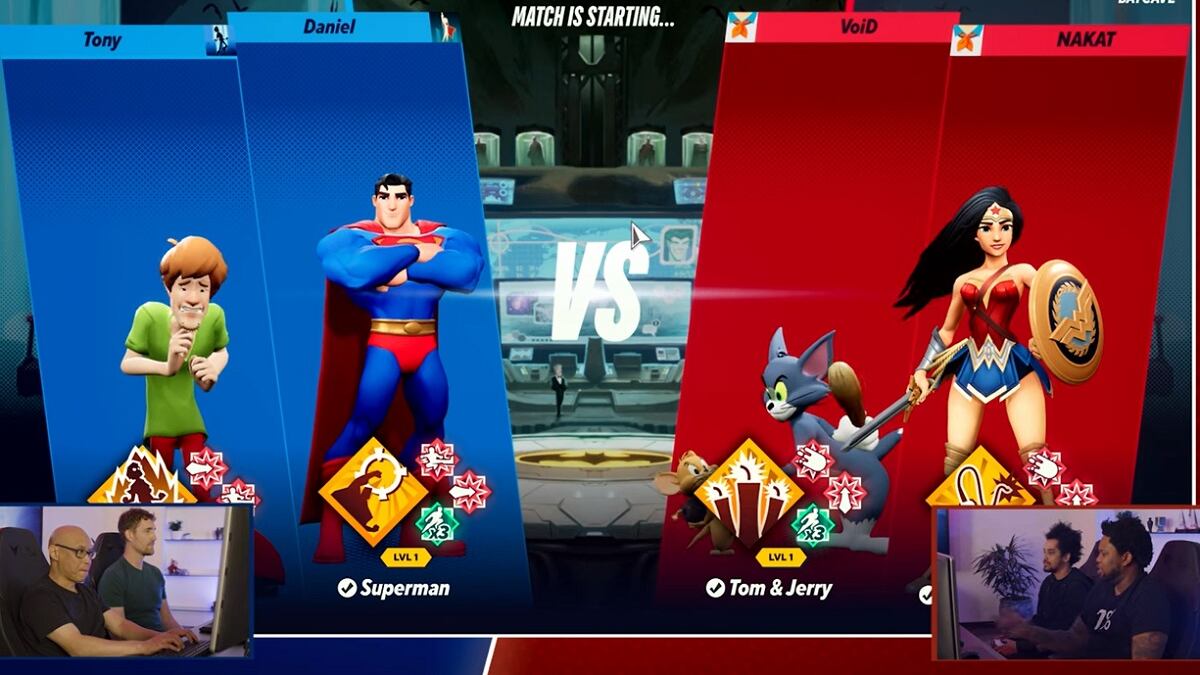1200x675 pixels.
Task: Choose Shaggy's red arrow offense perk
Action: pos(206,467)
